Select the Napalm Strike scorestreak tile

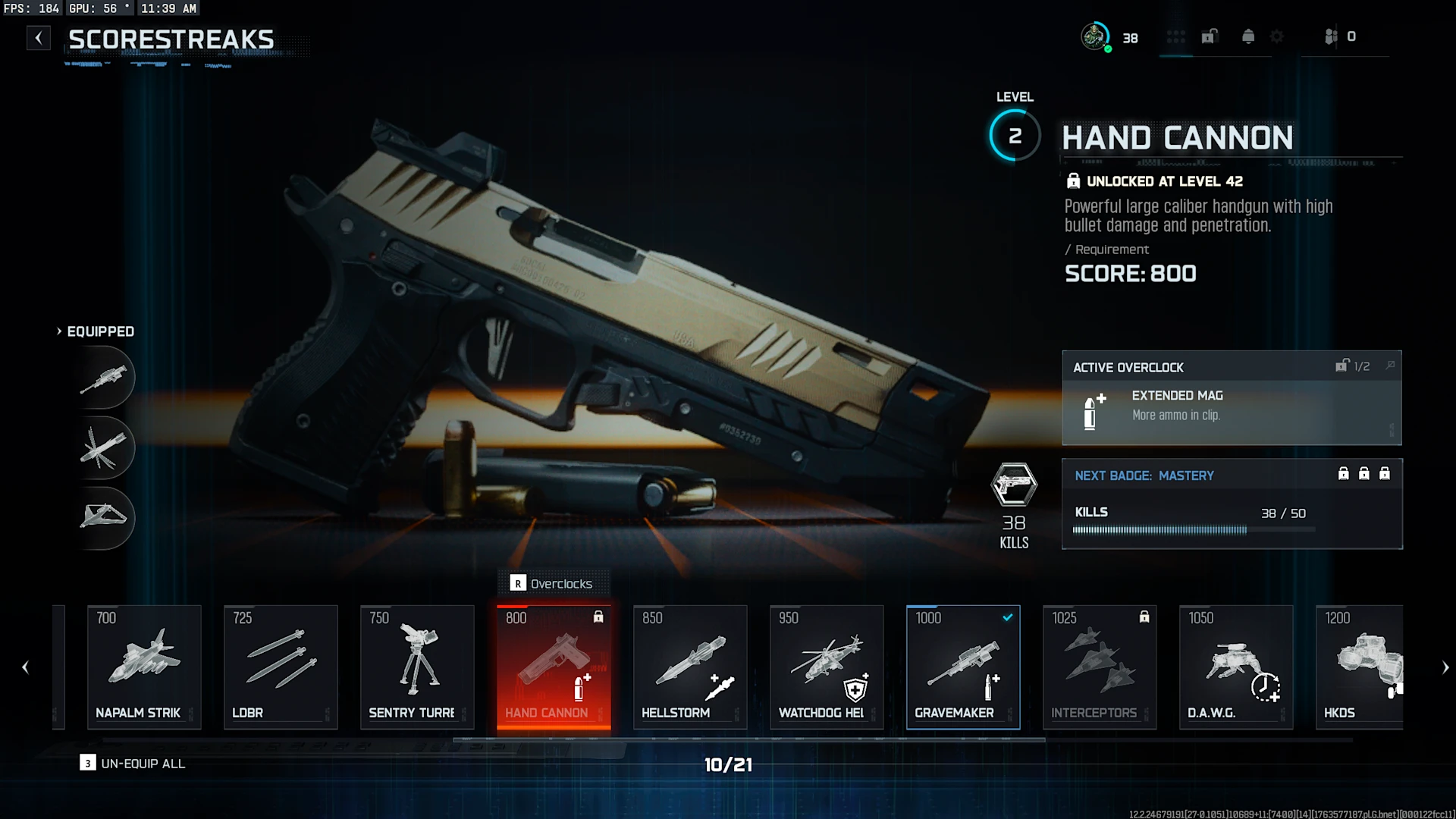pos(144,667)
